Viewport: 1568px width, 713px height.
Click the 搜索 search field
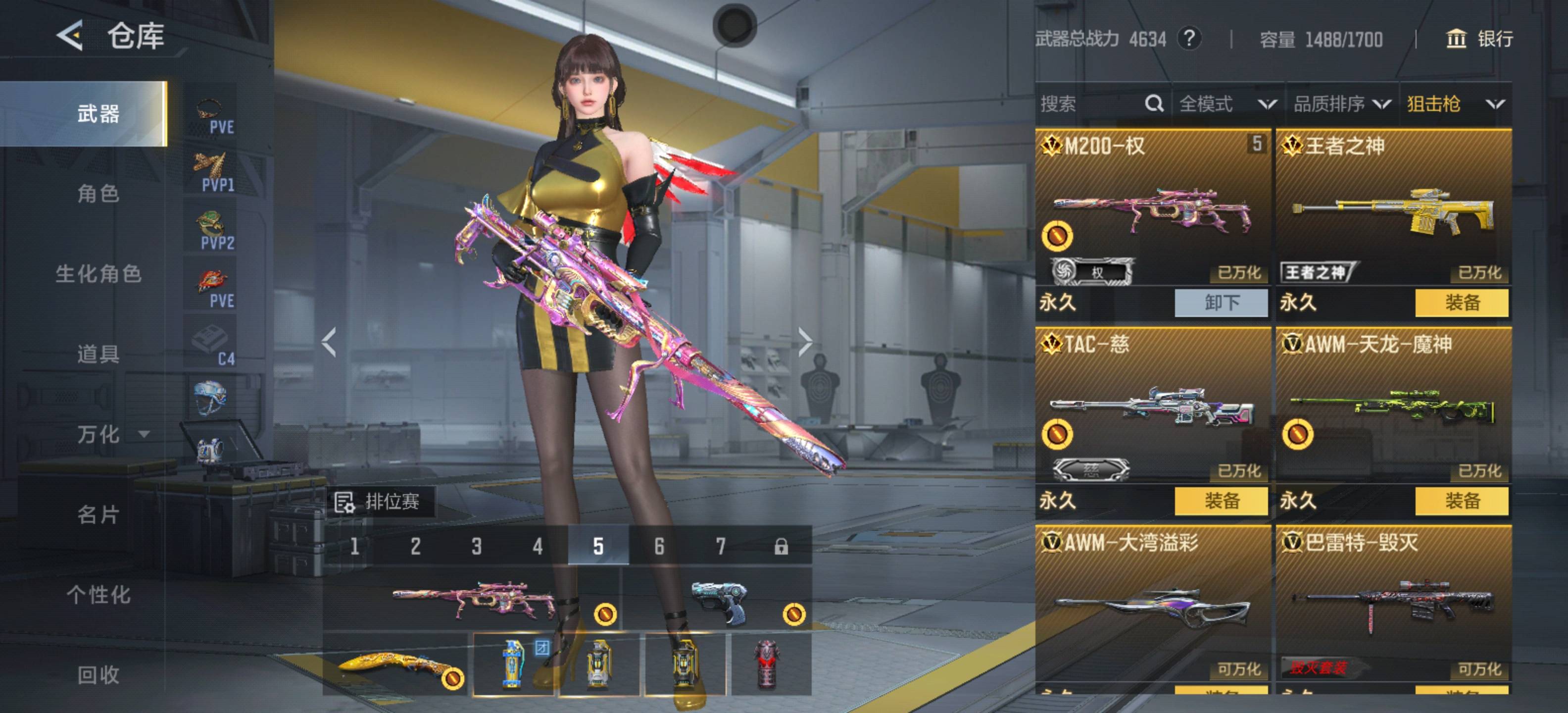click(1089, 104)
